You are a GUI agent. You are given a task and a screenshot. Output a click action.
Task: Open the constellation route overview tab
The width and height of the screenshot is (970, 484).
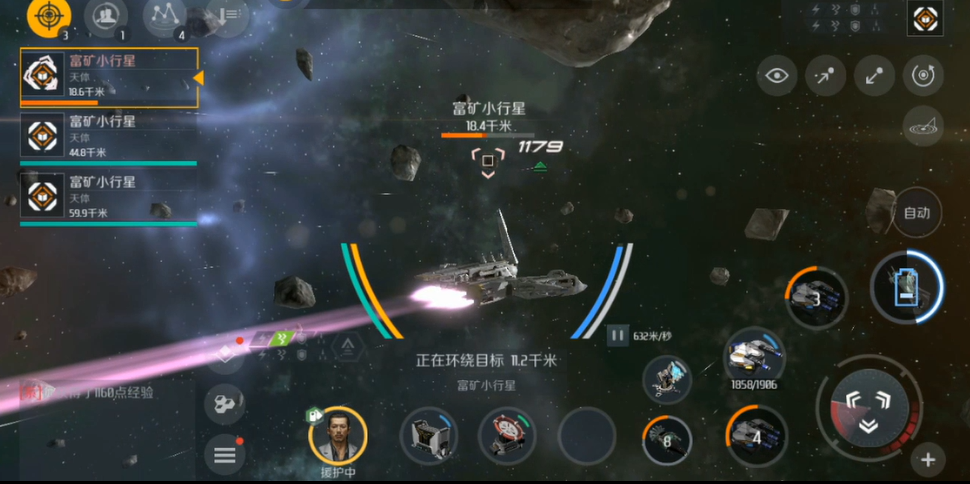165,15
